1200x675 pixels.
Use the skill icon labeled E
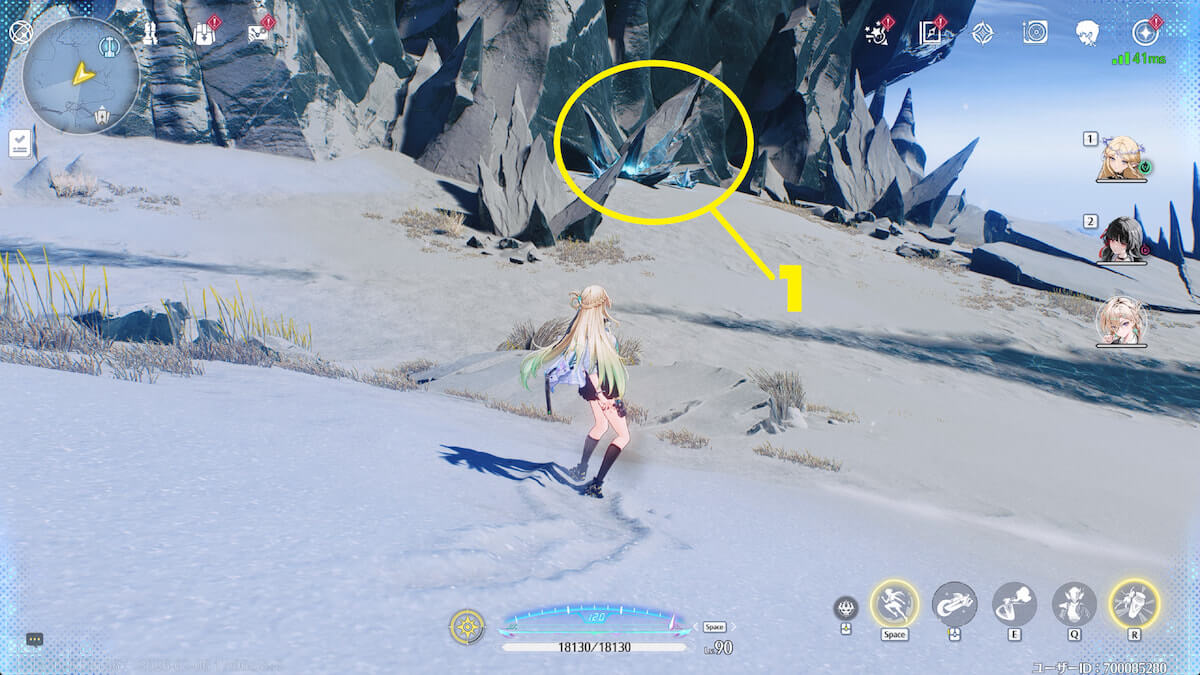(x=1014, y=603)
